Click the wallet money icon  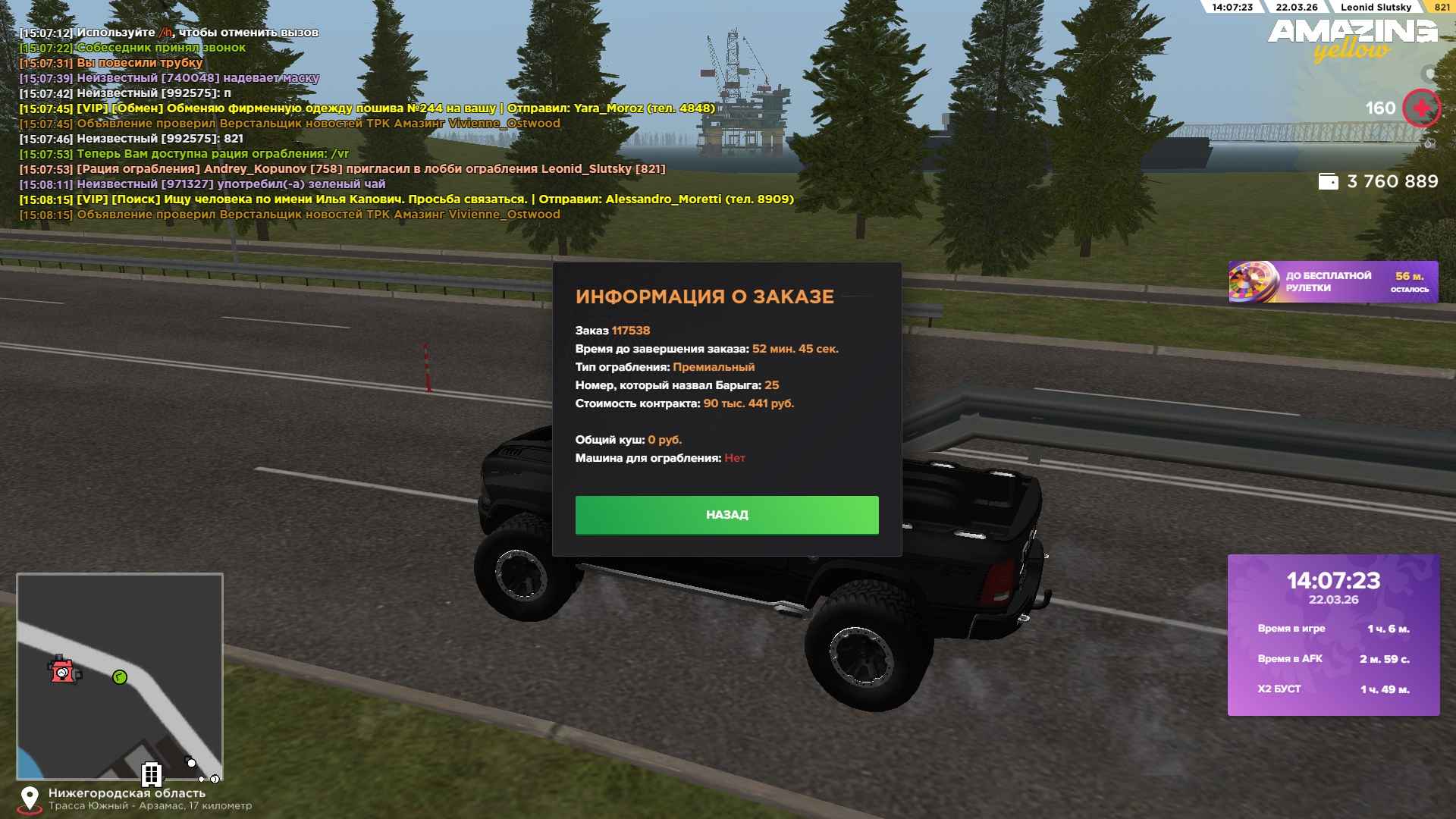point(1328,182)
